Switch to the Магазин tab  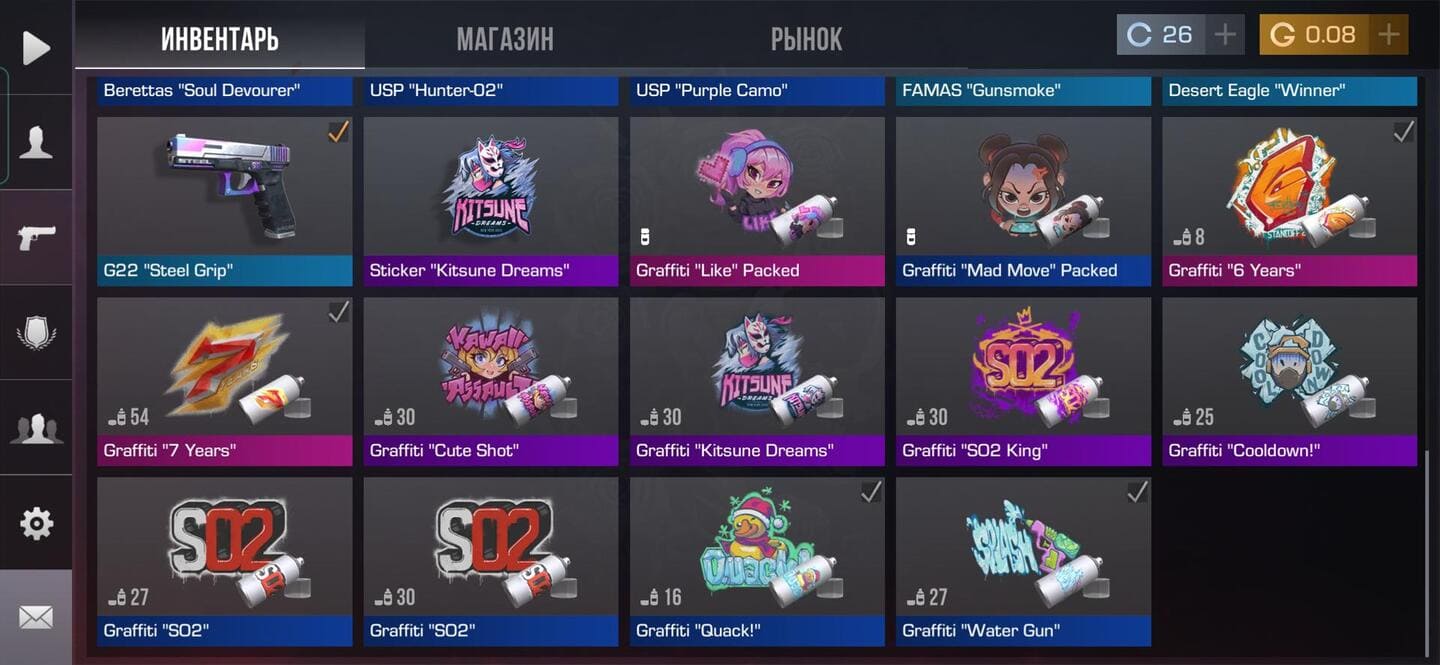point(504,39)
